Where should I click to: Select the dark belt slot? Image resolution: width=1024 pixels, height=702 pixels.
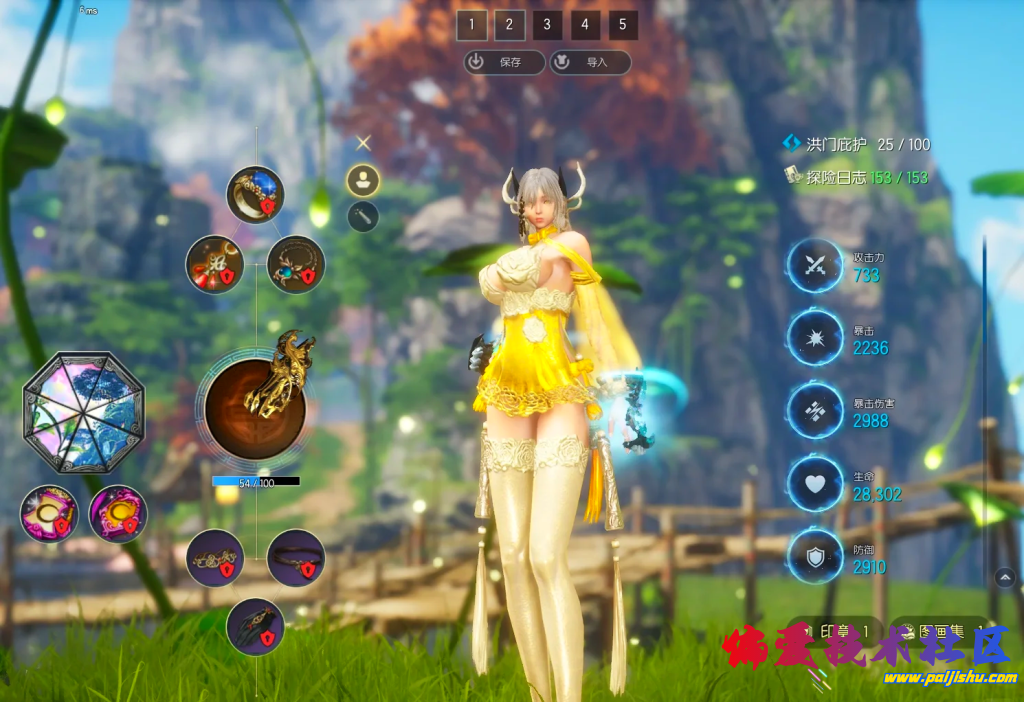point(296,558)
